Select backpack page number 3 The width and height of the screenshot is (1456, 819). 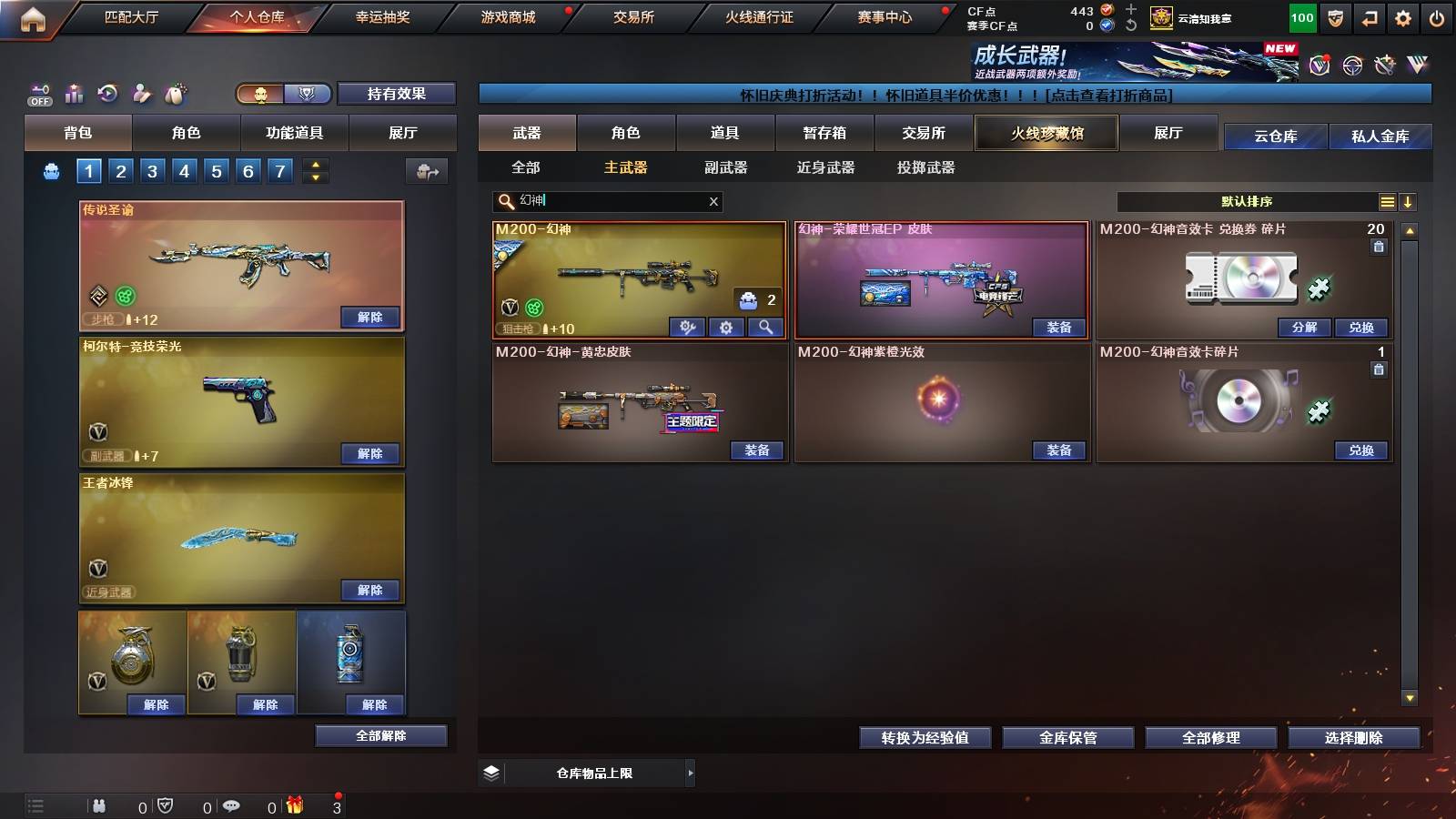pos(154,170)
